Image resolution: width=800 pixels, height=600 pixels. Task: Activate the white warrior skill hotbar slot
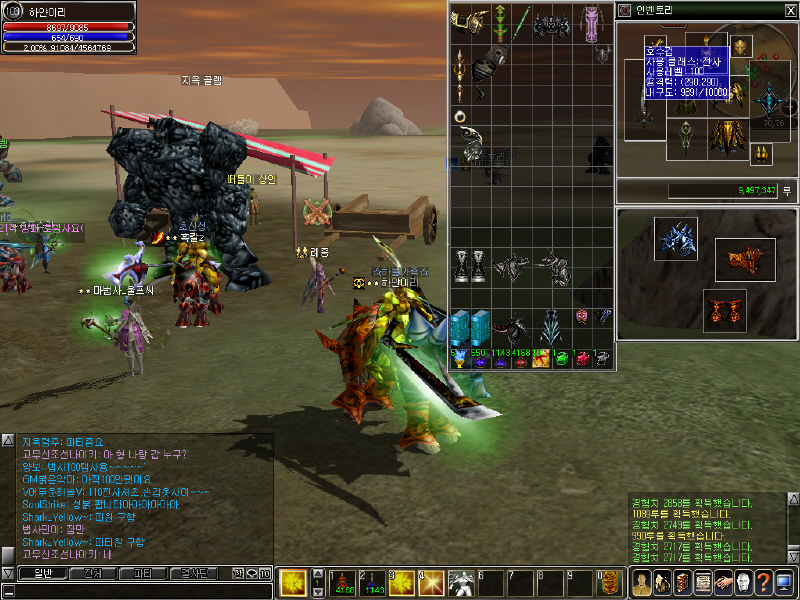[x=462, y=582]
